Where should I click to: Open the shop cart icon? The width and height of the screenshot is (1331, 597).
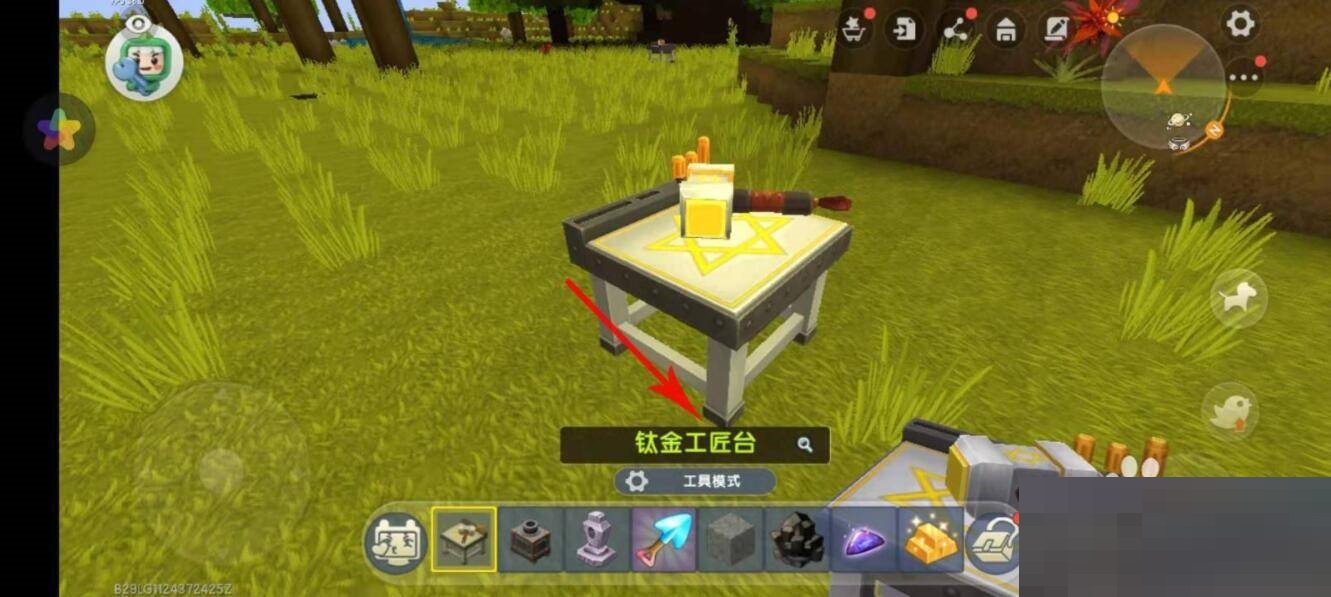coord(855,28)
